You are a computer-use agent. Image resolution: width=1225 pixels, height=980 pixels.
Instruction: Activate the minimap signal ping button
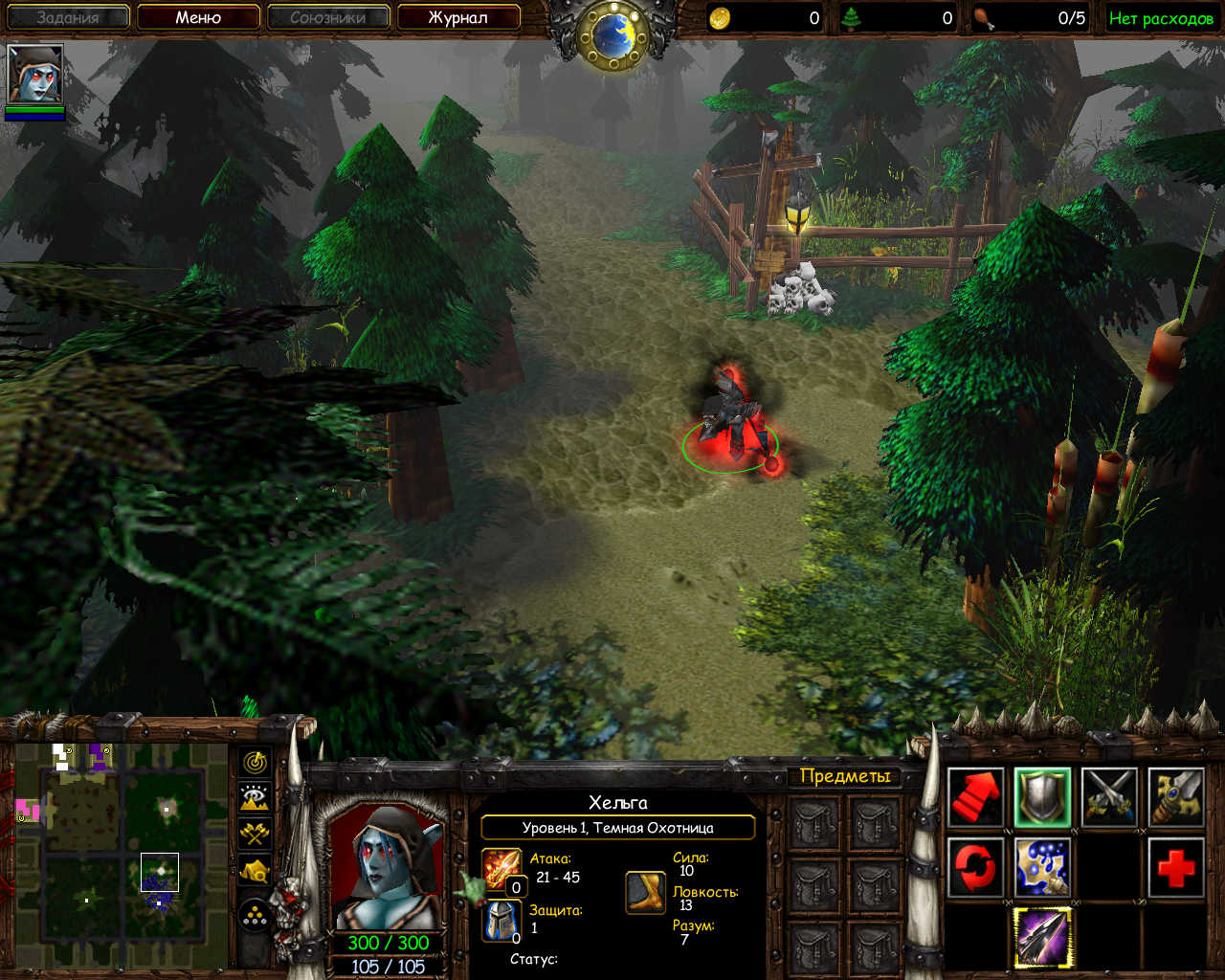coord(255,763)
